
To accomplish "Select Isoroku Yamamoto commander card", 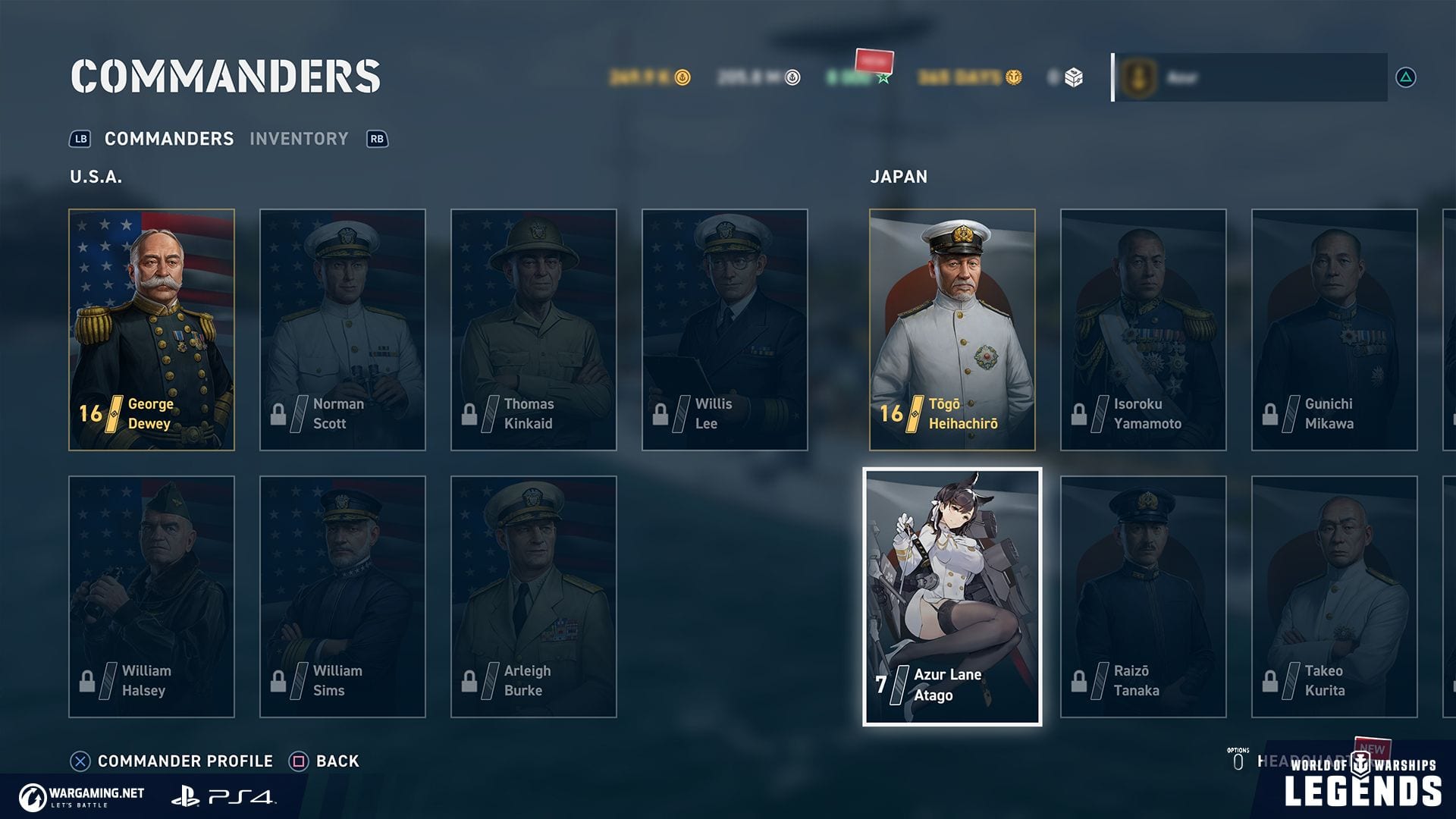I will (1144, 330).
